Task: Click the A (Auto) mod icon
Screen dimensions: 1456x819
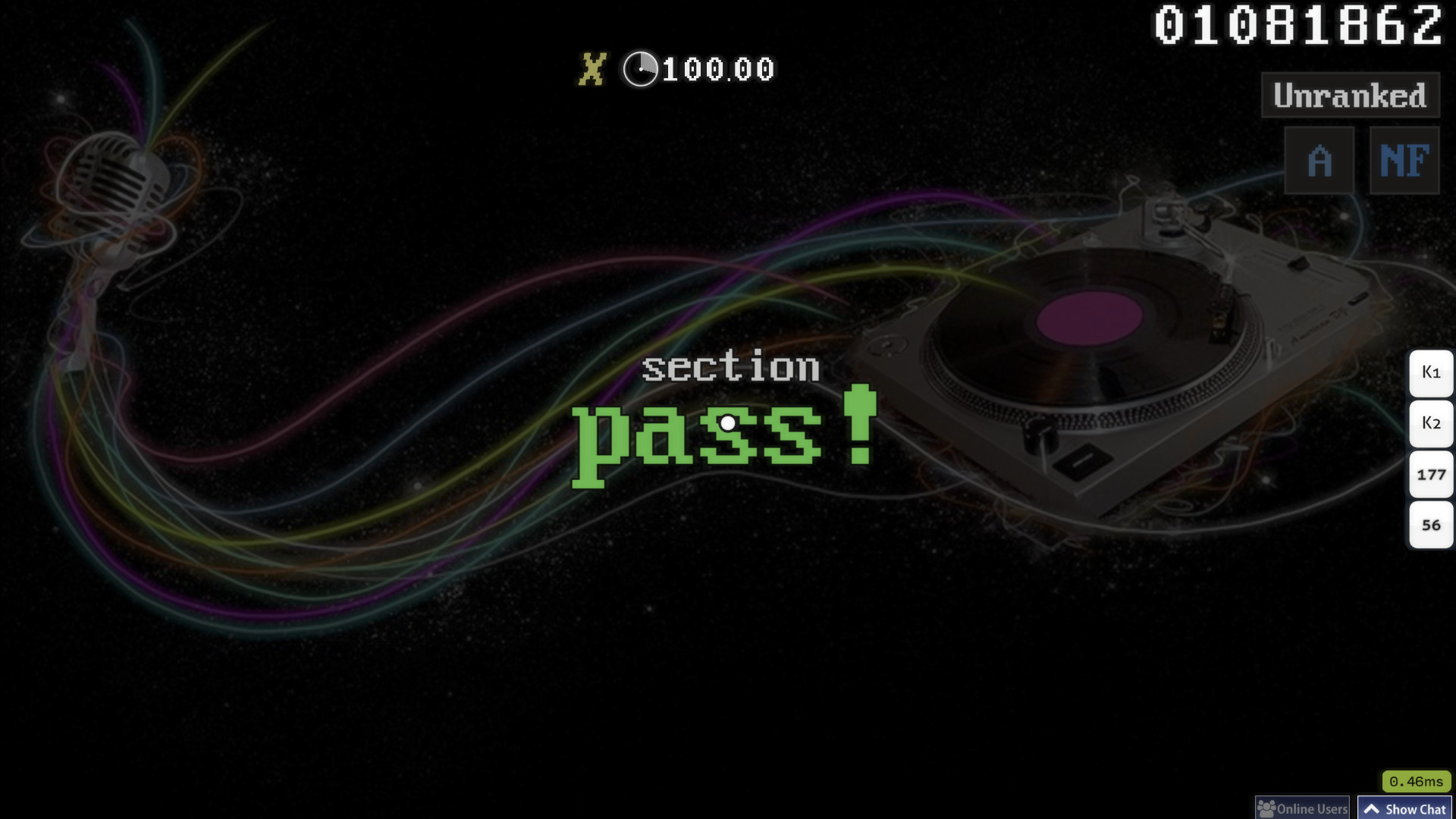Action: (x=1319, y=160)
